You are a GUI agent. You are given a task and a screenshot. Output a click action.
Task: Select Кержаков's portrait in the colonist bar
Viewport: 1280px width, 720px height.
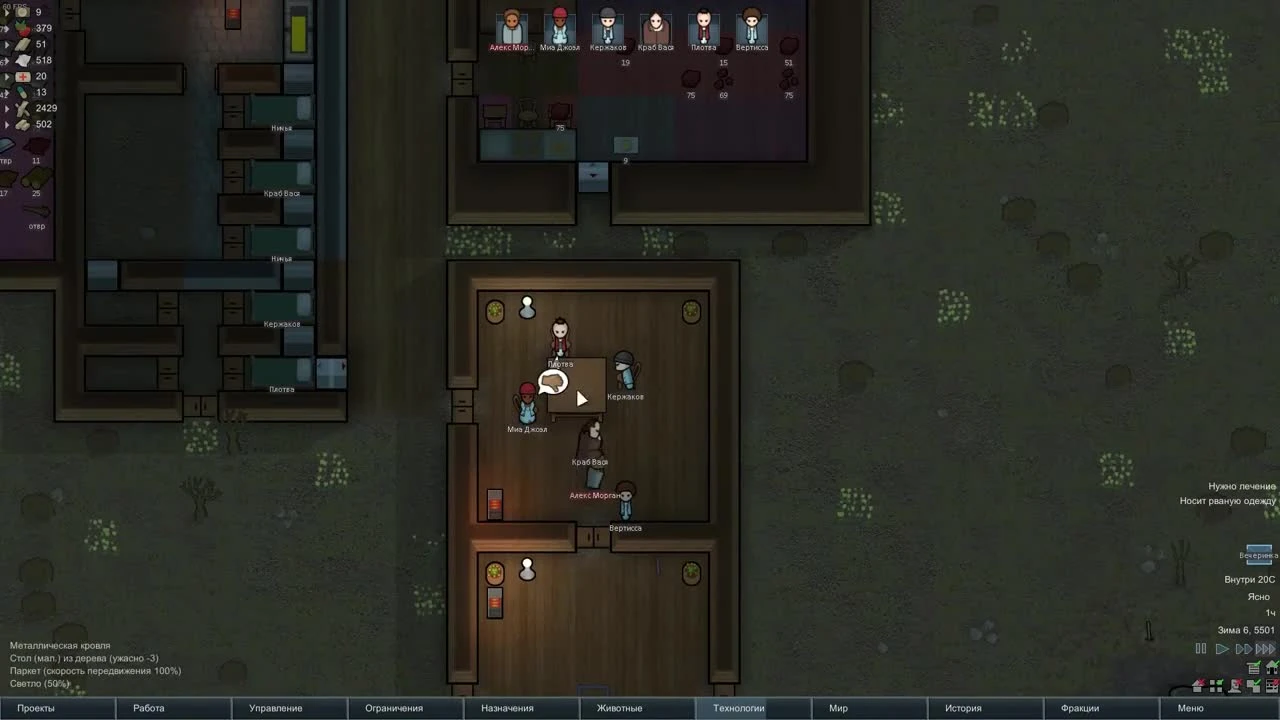pyautogui.click(x=606, y=25)
